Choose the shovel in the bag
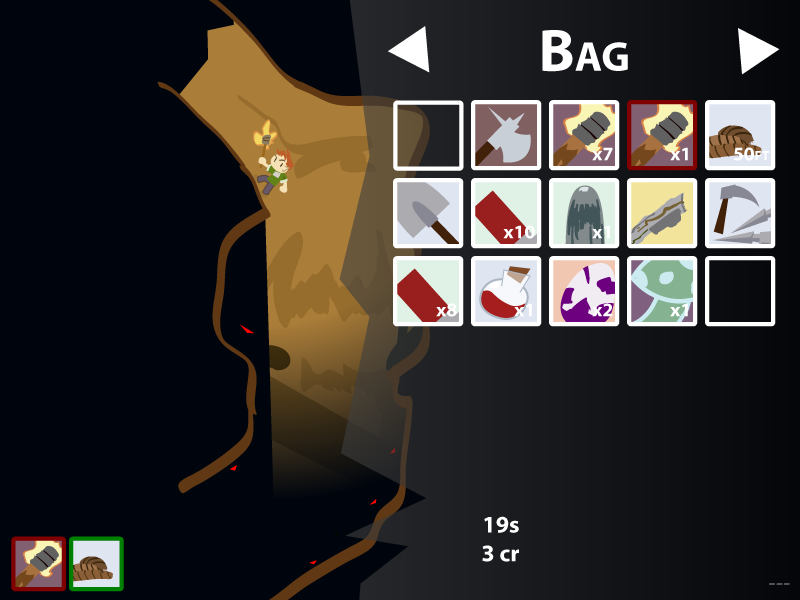The height and width of the screenshot is (600, 800). tap(428, 213)
